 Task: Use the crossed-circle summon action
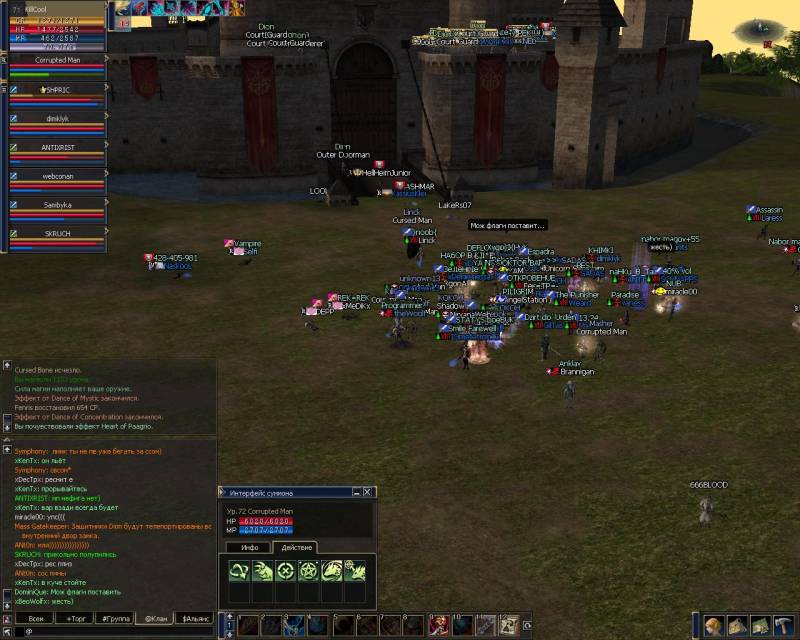[x=286, y=571]
